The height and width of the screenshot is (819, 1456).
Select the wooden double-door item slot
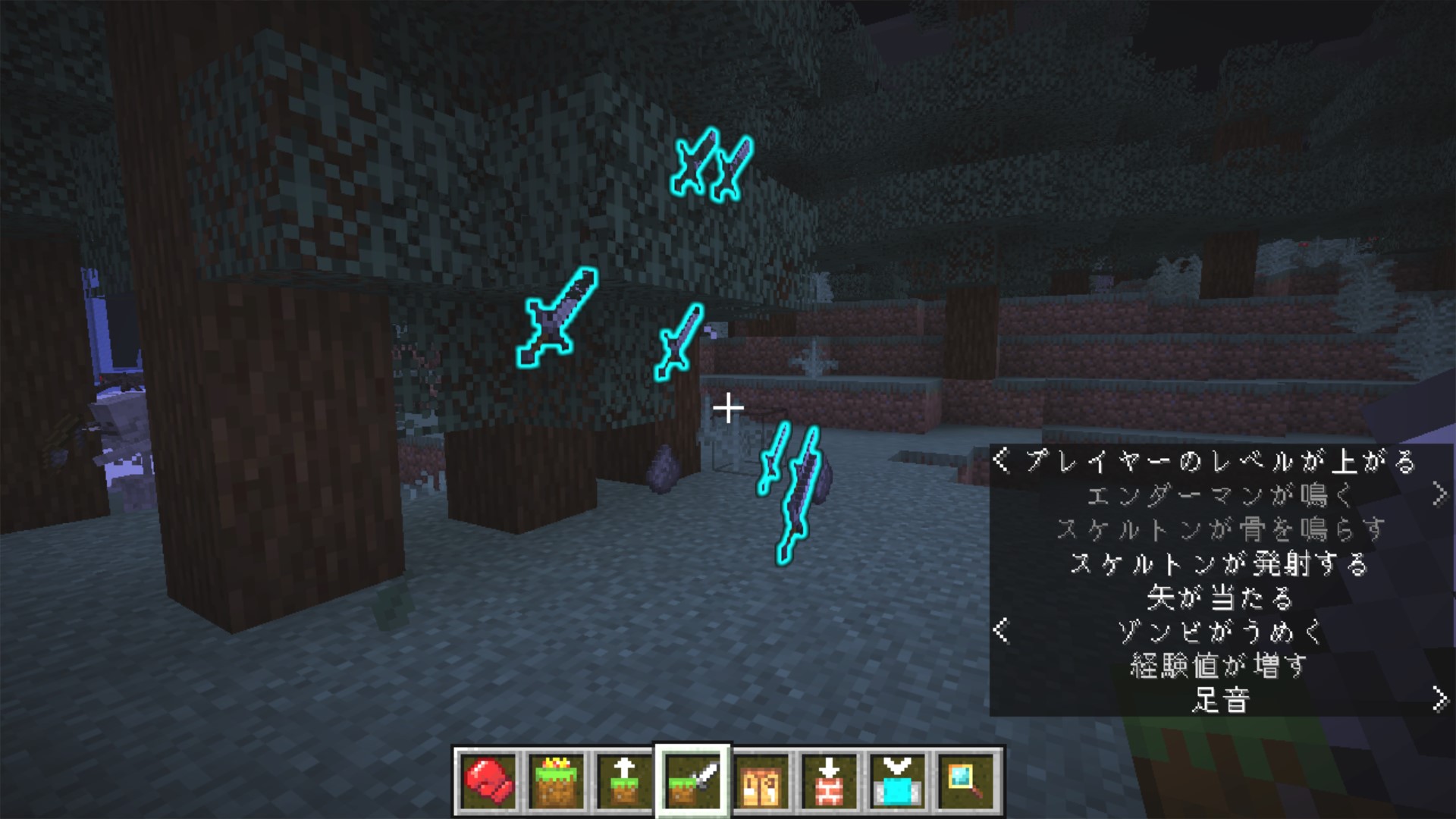coord(761,781)
